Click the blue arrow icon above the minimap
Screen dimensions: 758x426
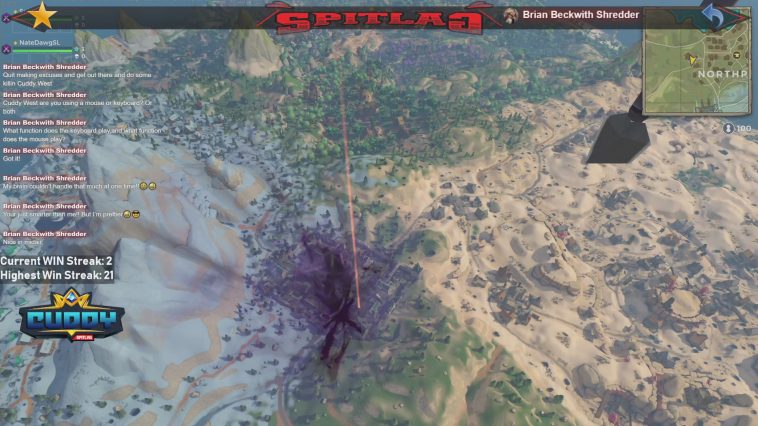[713, 14]
